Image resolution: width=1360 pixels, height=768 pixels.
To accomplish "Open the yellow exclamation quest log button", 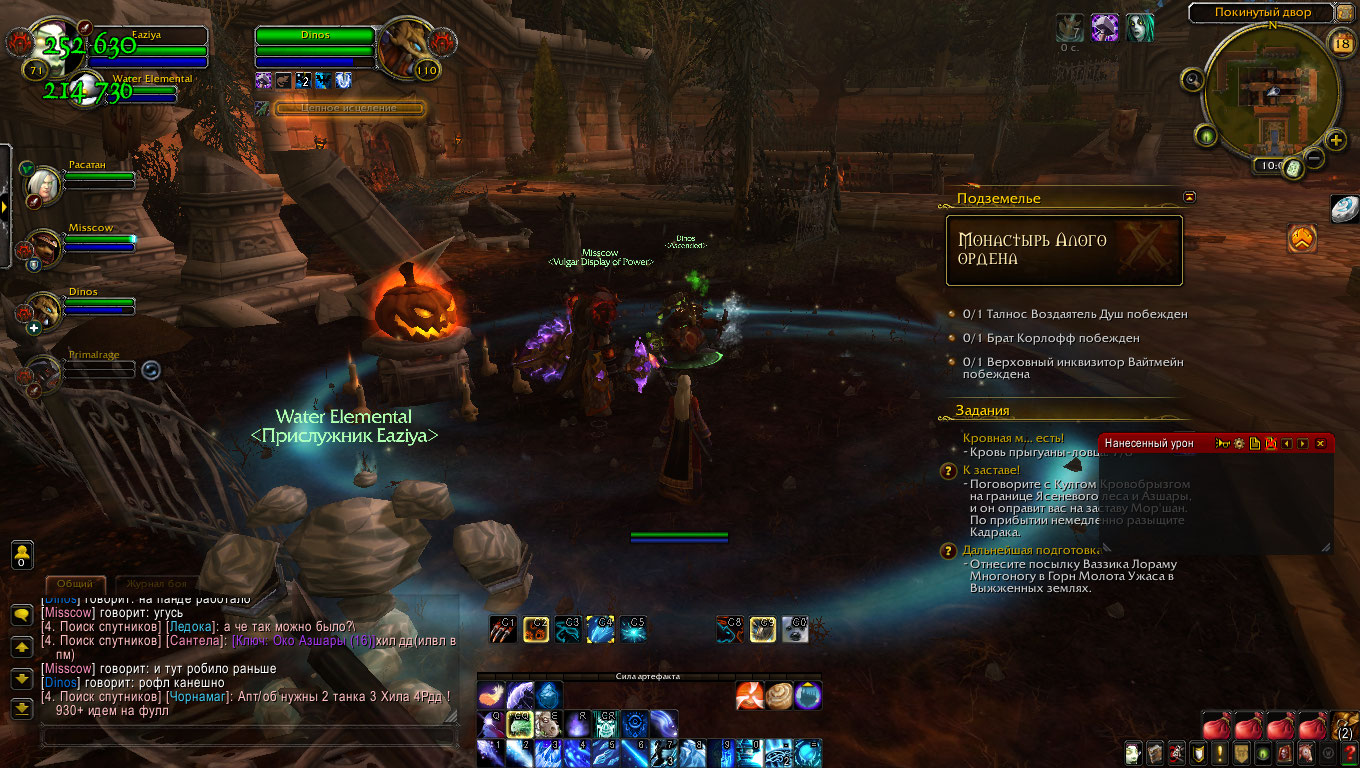I will coord(1221,753).
